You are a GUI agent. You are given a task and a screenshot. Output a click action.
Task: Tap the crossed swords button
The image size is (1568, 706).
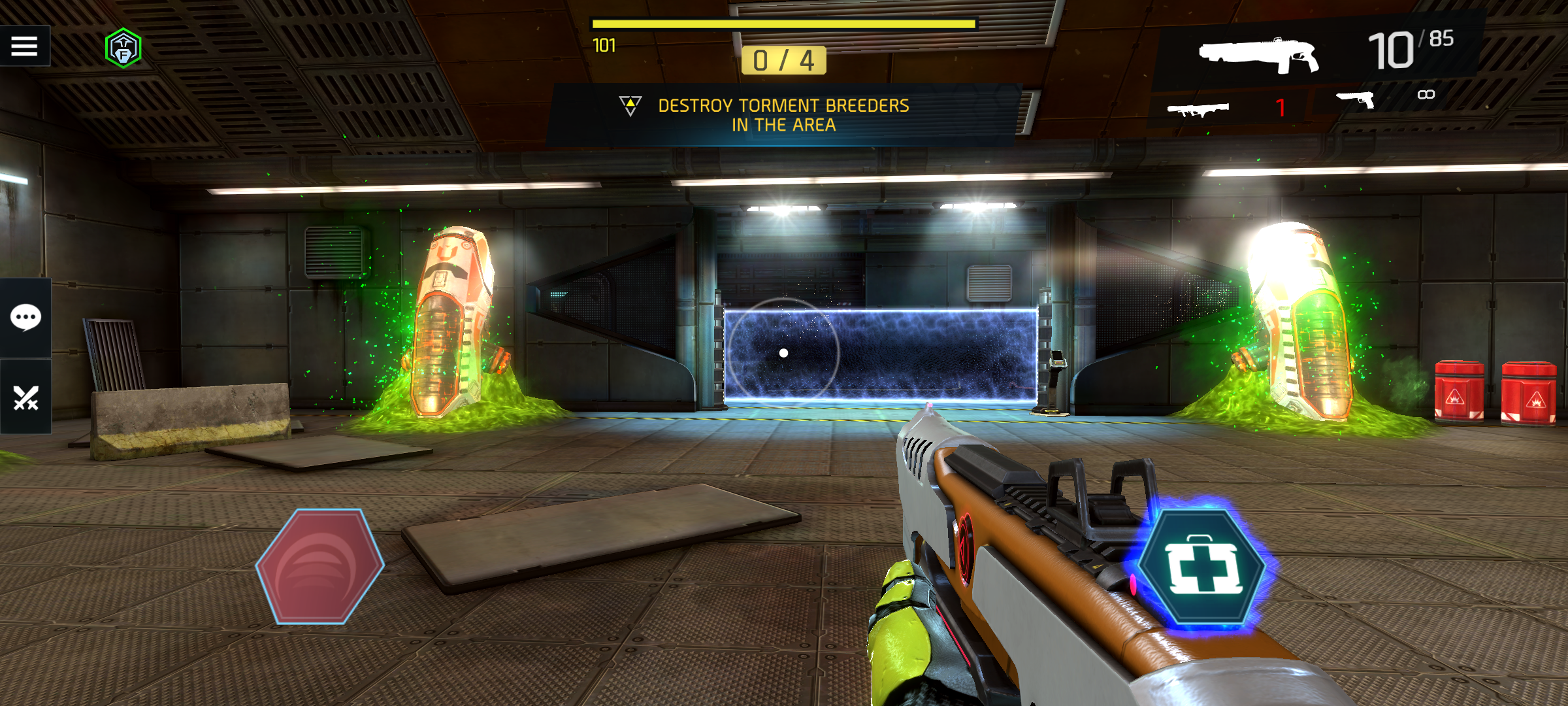(x=25, y=397)
